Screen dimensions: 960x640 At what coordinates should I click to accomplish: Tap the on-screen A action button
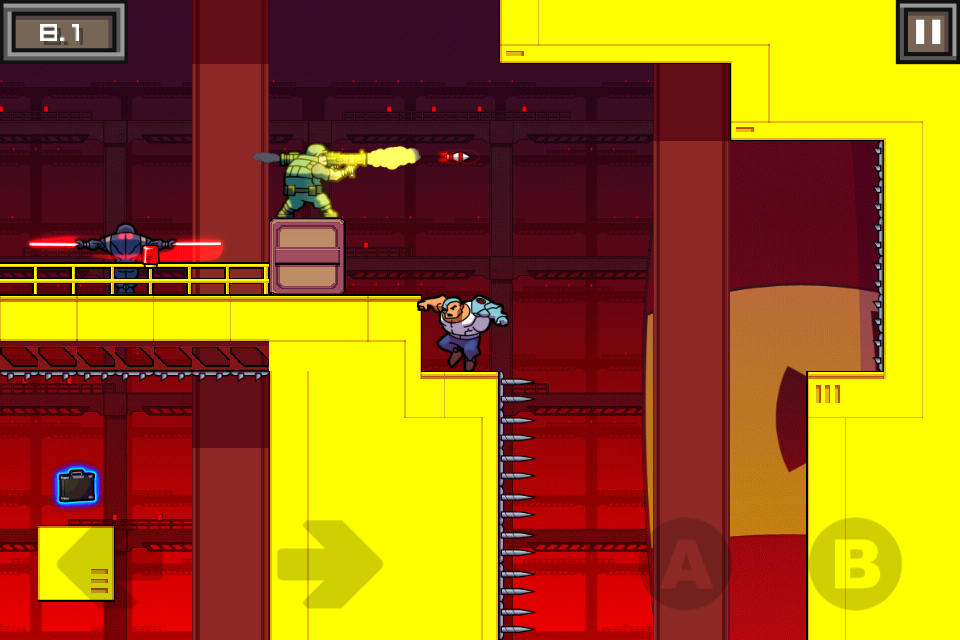pos(687,564)
